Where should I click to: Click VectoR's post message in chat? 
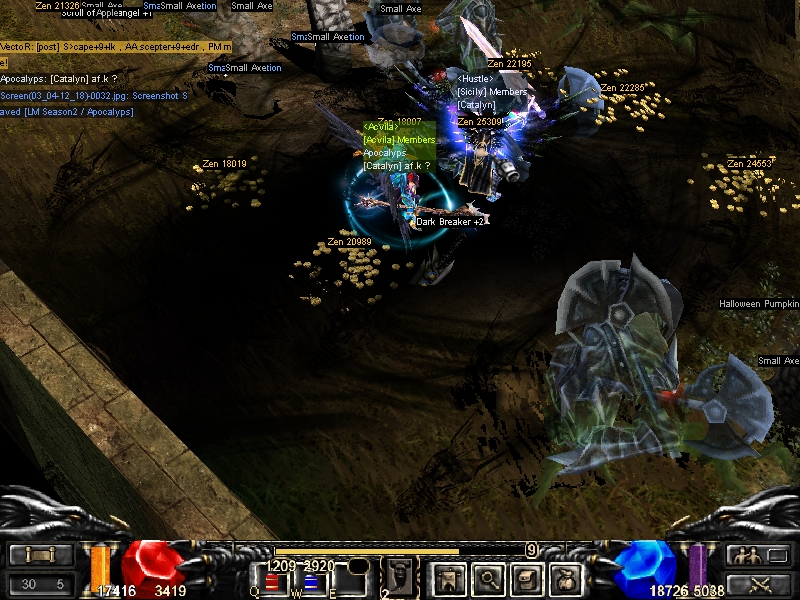pos(116,47)
